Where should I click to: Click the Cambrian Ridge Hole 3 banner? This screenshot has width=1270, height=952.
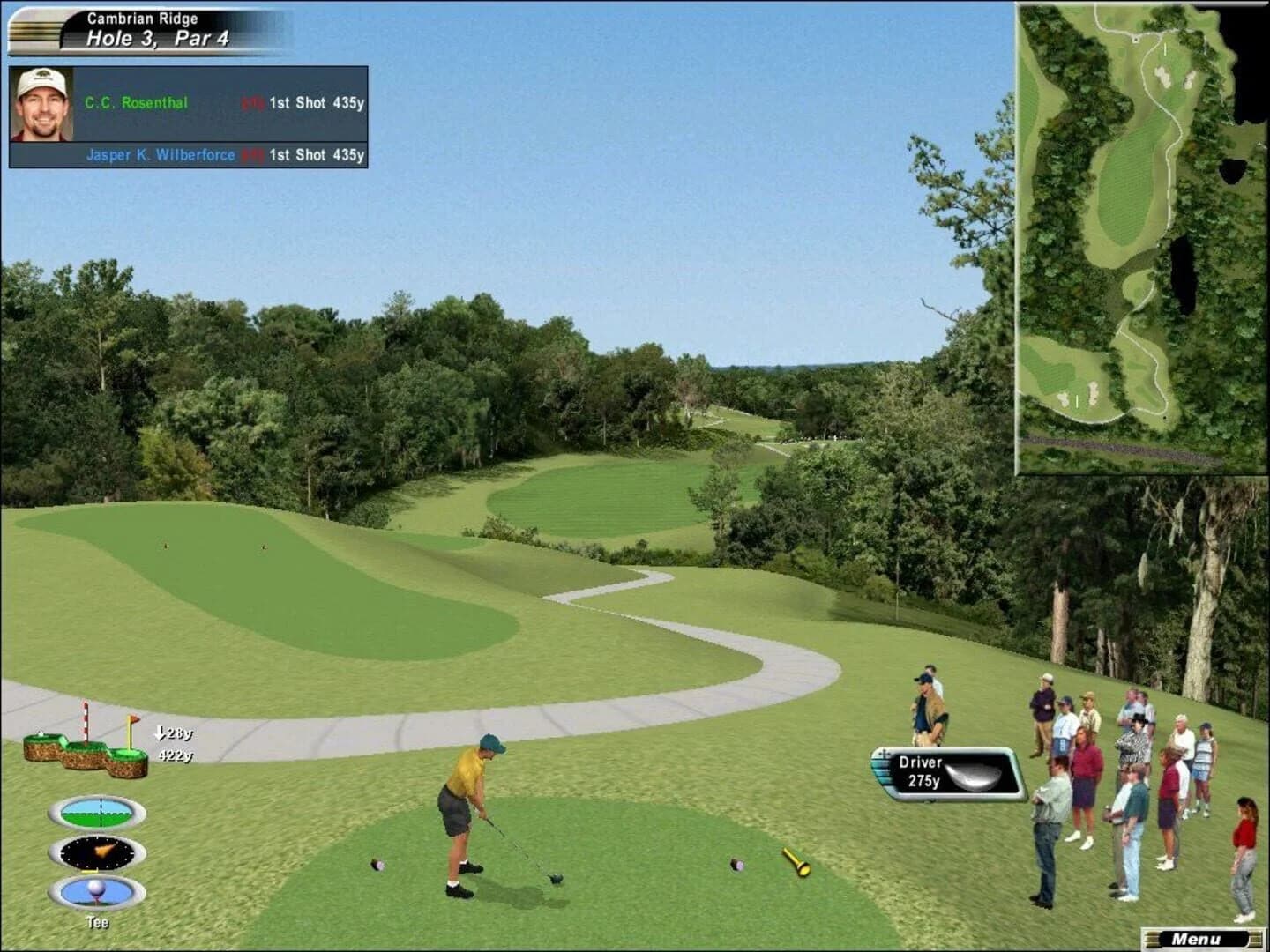(x=156, y=27)
